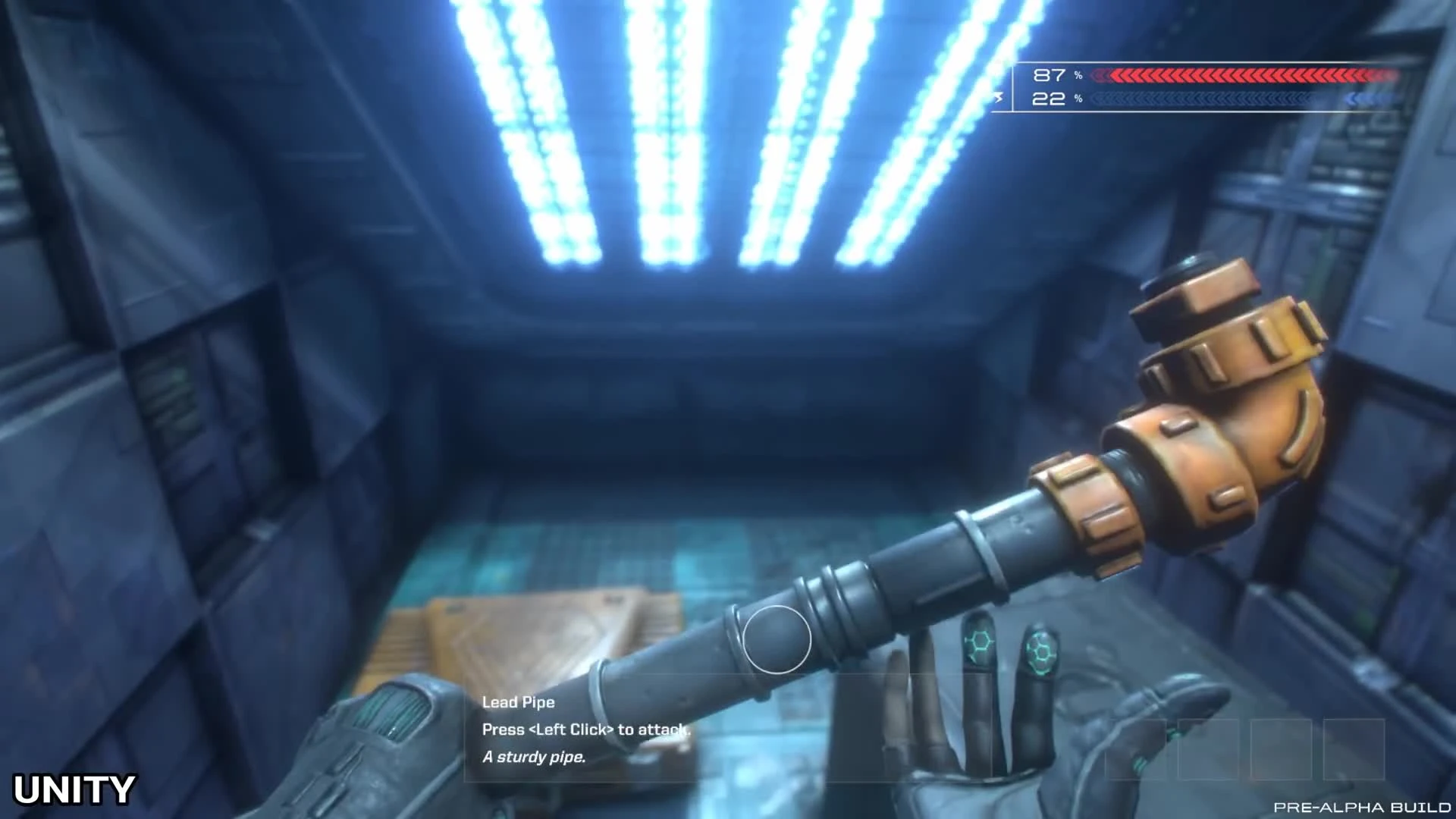Click the first empty hotbar slot
1456x819 pixels.
point(1137,749)
